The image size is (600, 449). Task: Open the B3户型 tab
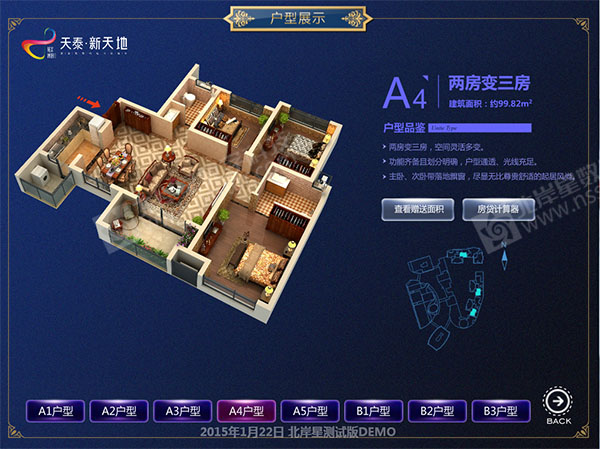[500, 410]
